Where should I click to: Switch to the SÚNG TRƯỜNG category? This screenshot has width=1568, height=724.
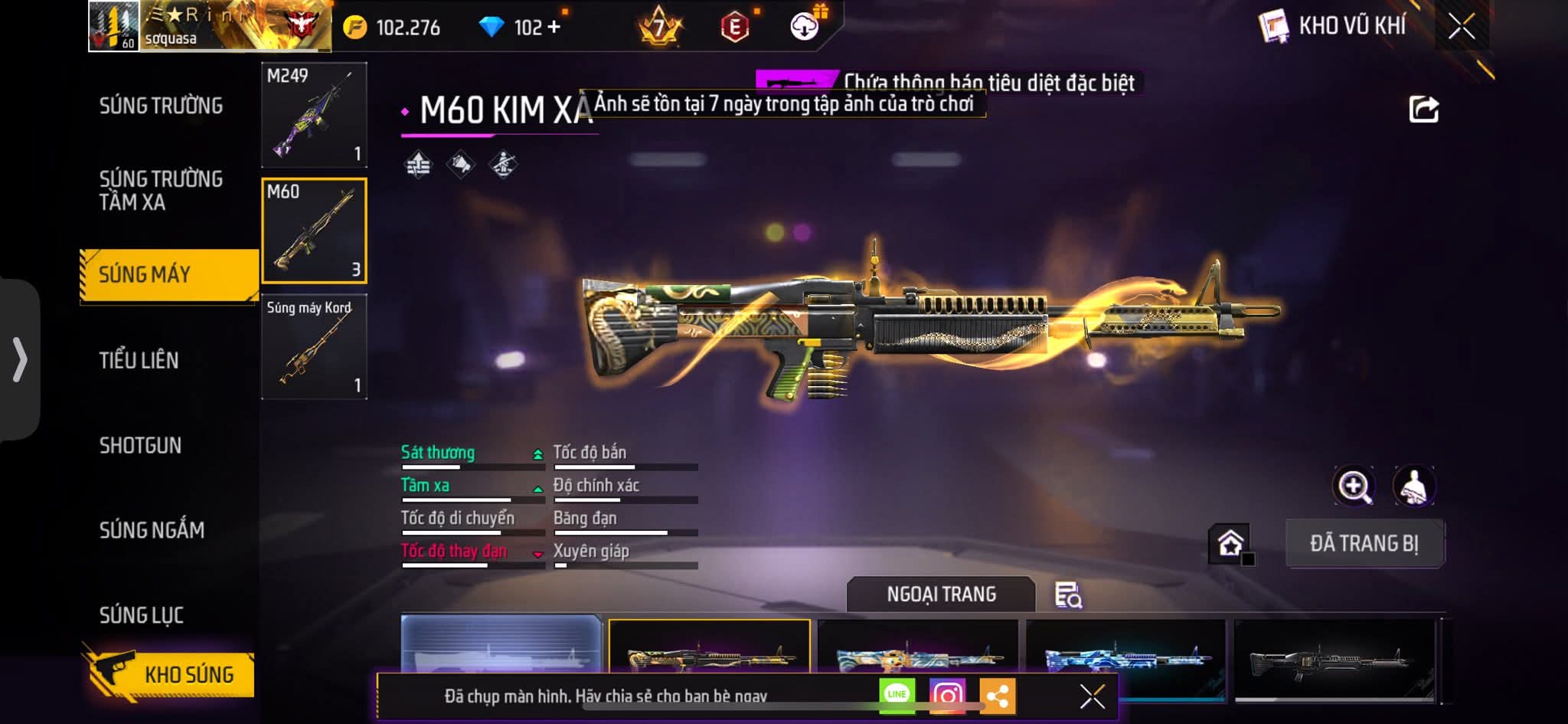(x=161, y=106)
